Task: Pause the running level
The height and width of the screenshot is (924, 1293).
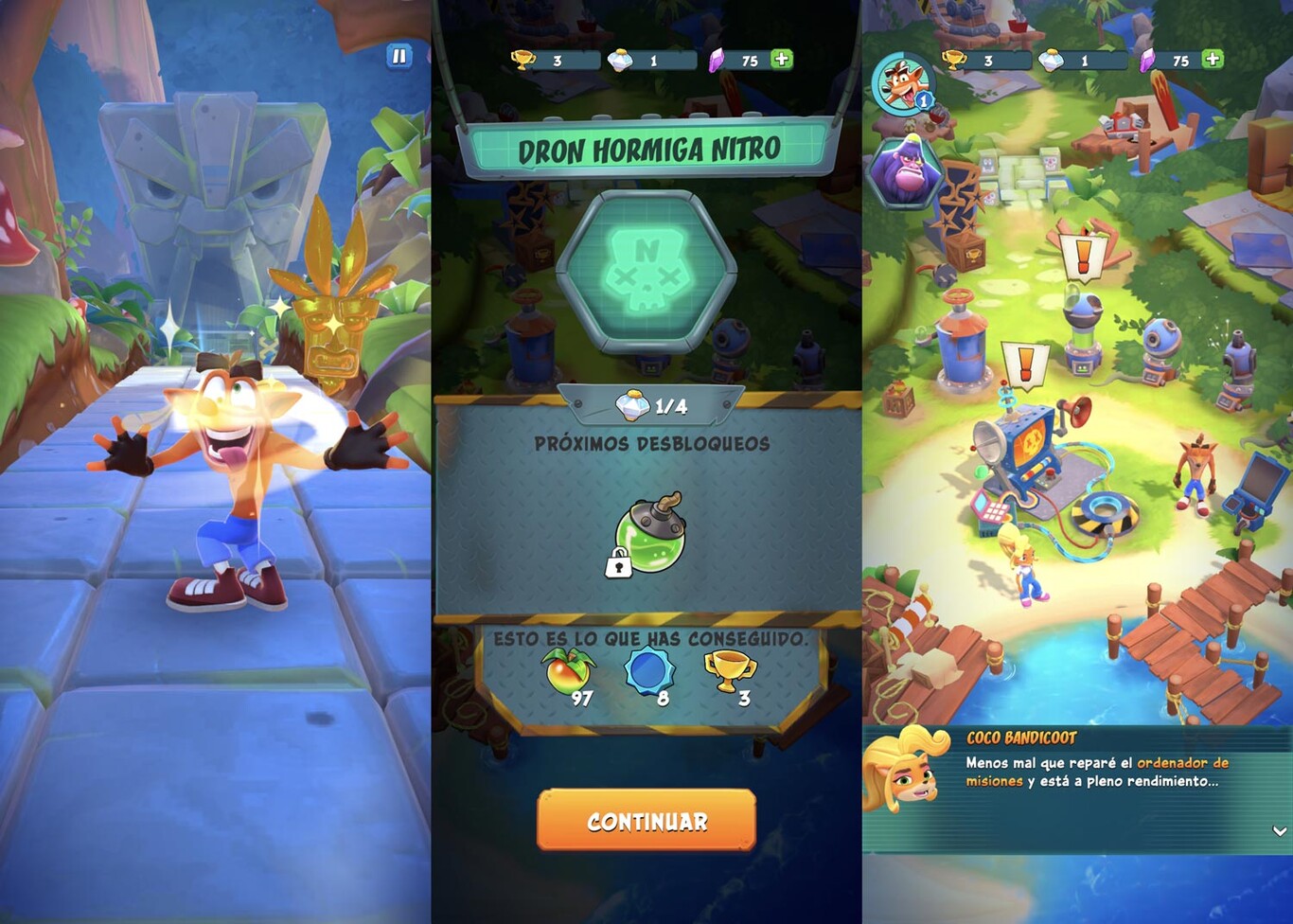Action: click(x=399, y=56)
